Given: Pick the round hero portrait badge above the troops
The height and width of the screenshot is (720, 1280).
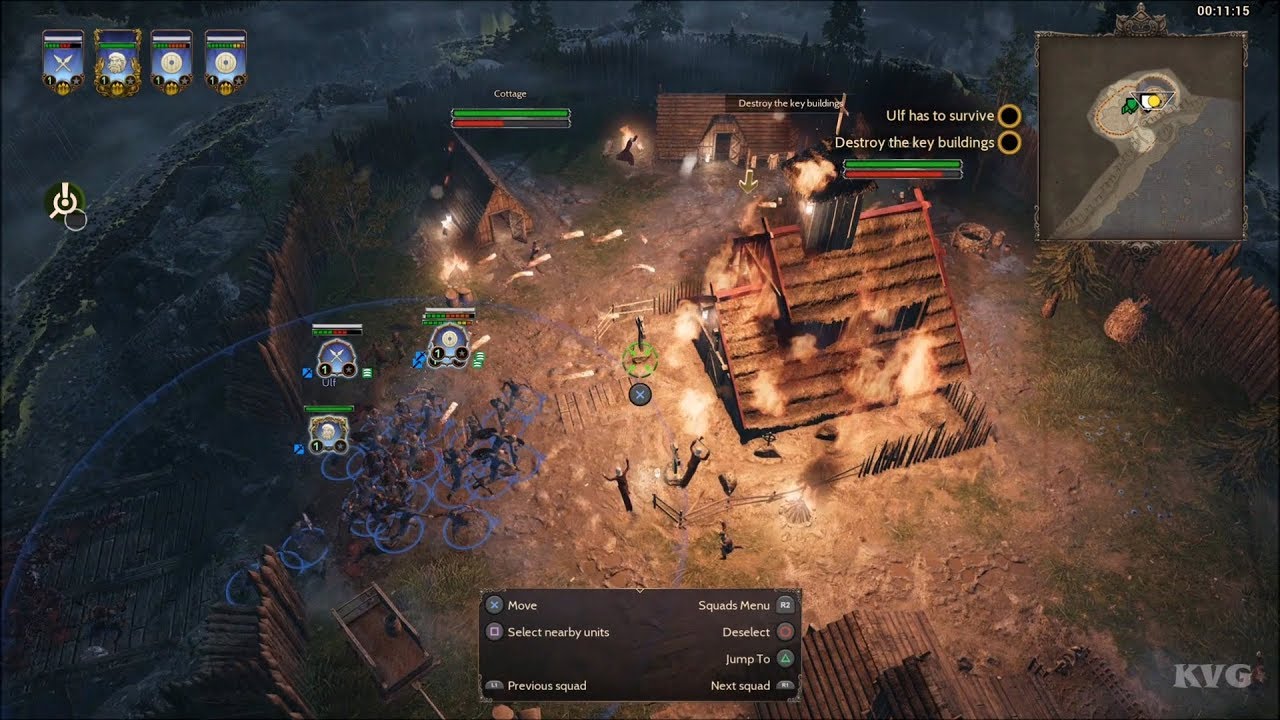Looking at the screenshot, I should (328, 432).
